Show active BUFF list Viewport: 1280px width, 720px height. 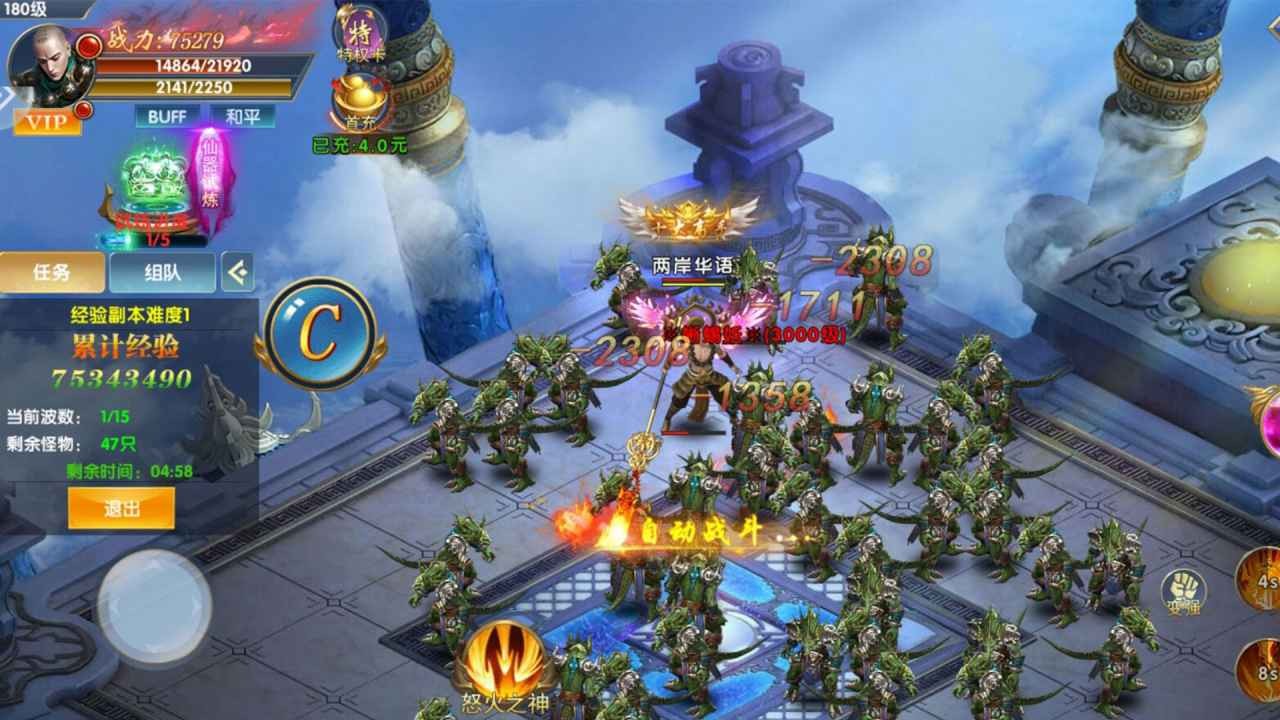pos(167,116)
